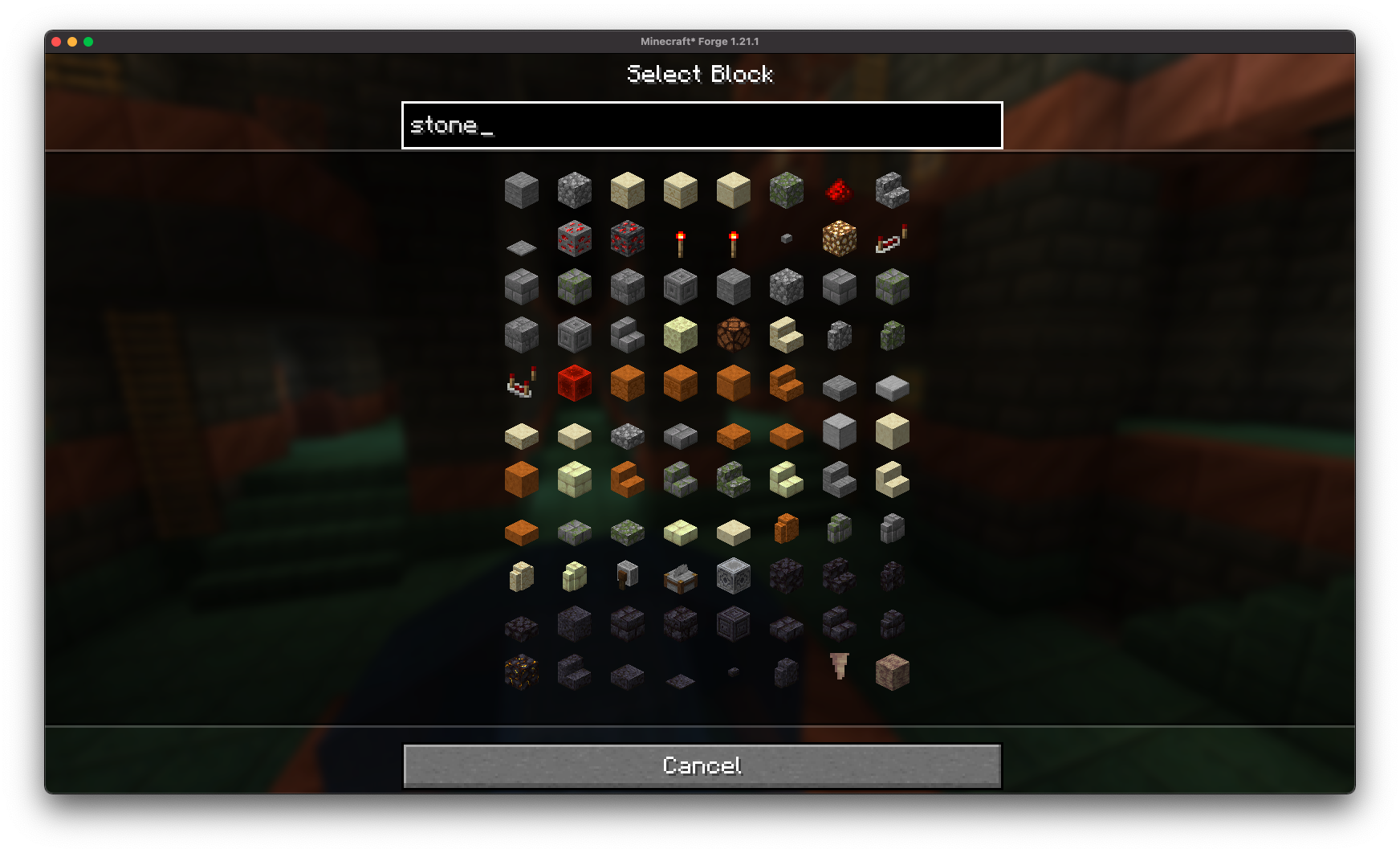Select the mossy cobblestone block
Viewport: 1400px width, 853px height.
[x=787, y=190]
